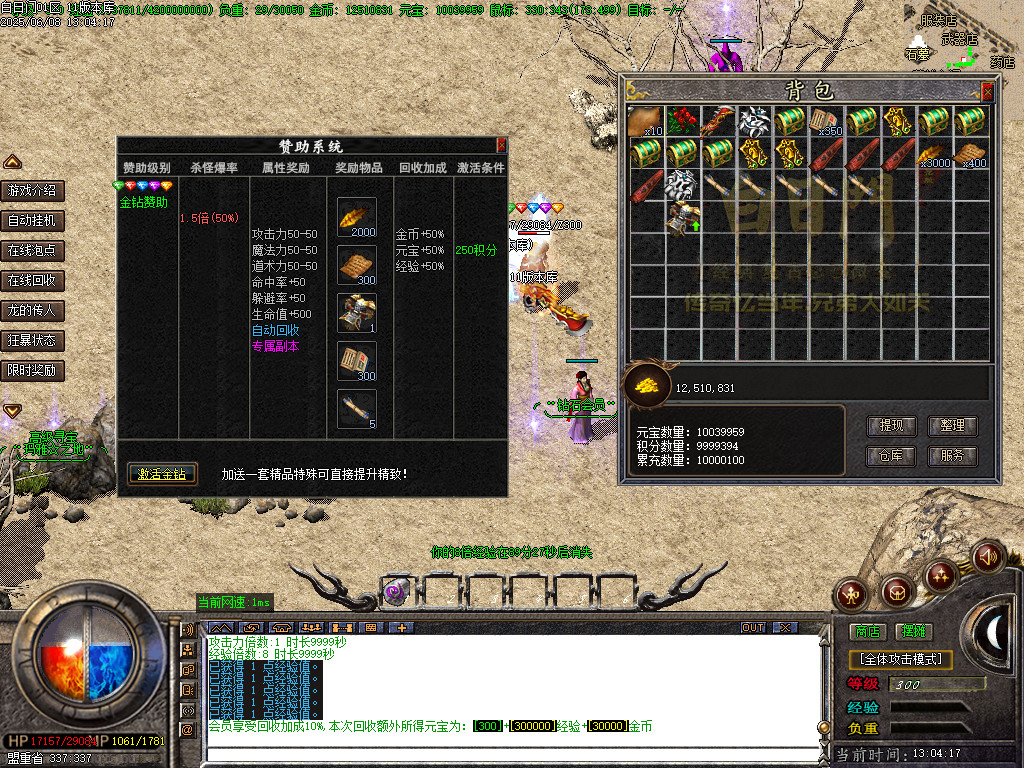
Task: Open the 游戏介绍 game introduction menu
Action: point(33,190)
